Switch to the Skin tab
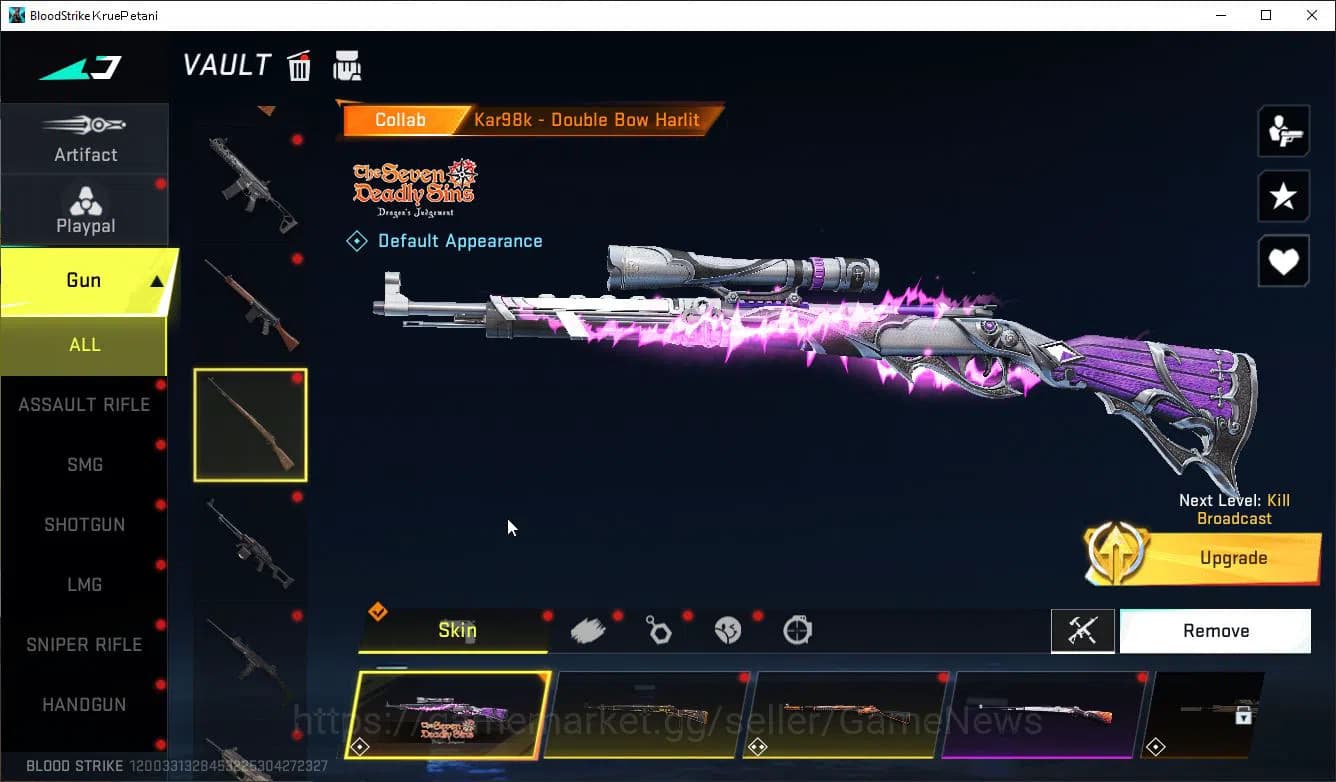This screenshot has width=1336, height=782. [x=456, y=631]
